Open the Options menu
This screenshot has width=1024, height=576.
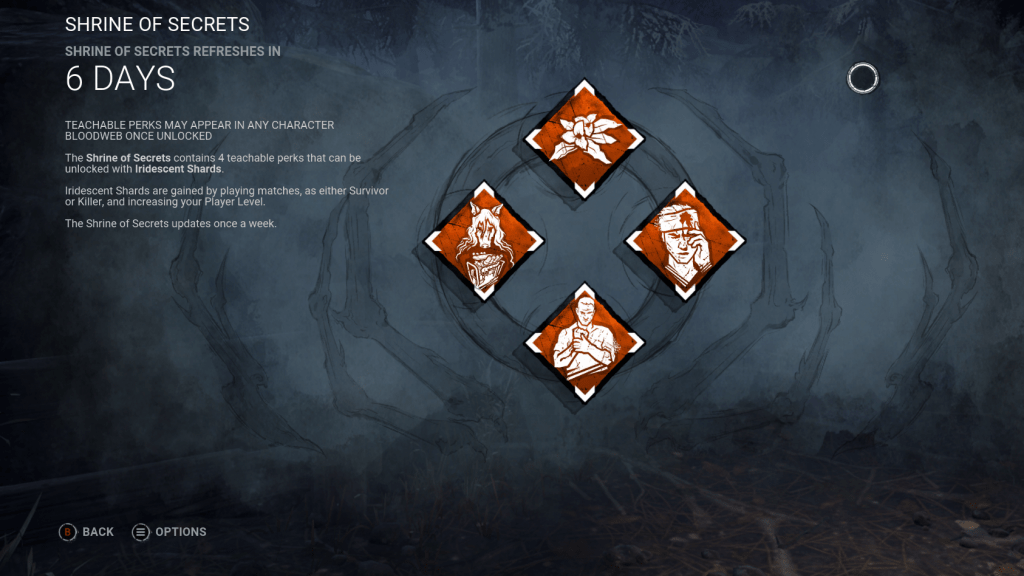click(169, 532)
